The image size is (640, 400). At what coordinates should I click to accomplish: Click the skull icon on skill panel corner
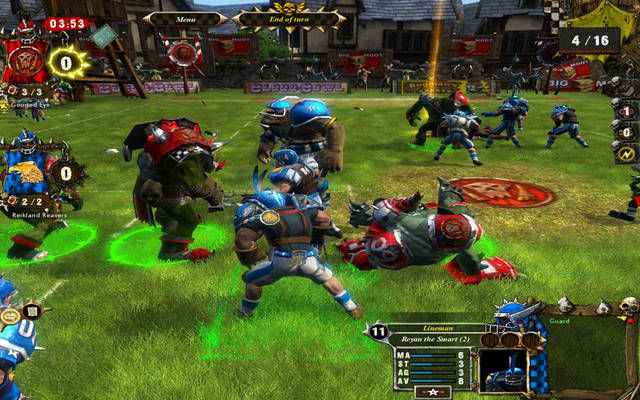pos(628,305)
